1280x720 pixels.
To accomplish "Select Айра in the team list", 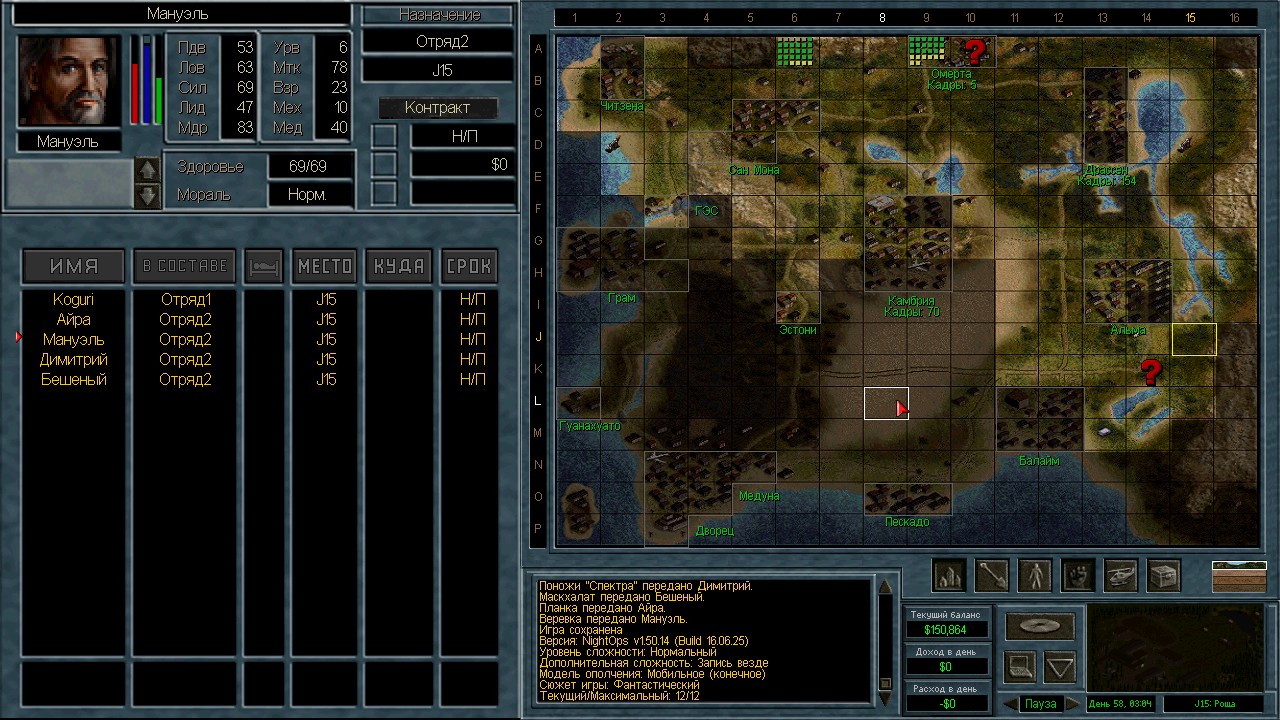I will (73, 320).
